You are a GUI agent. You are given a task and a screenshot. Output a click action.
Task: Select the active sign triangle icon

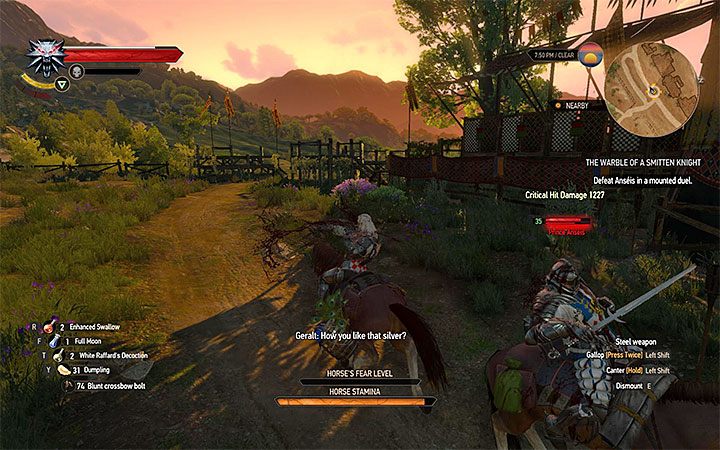(x=63, y=85)
